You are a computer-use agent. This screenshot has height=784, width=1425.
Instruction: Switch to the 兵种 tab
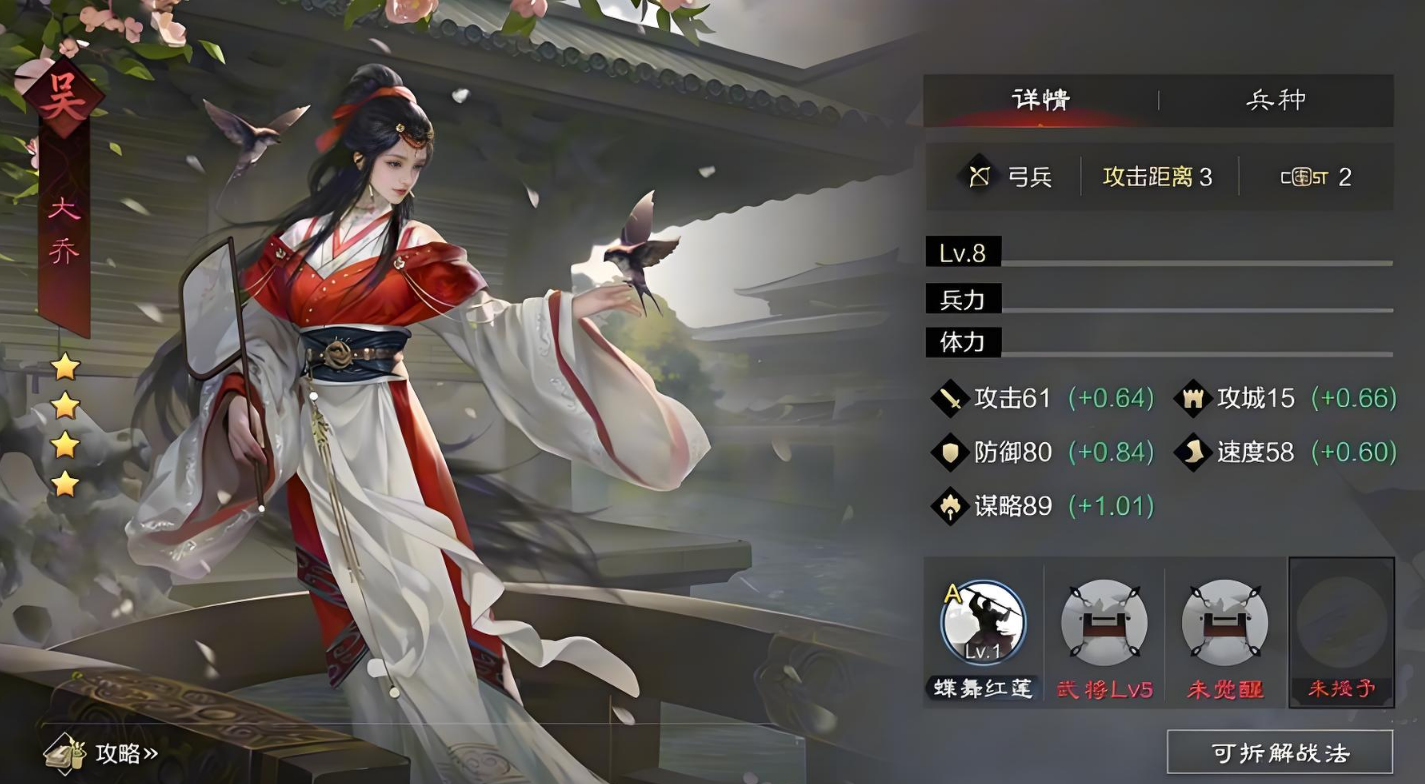click(1275, 100)
